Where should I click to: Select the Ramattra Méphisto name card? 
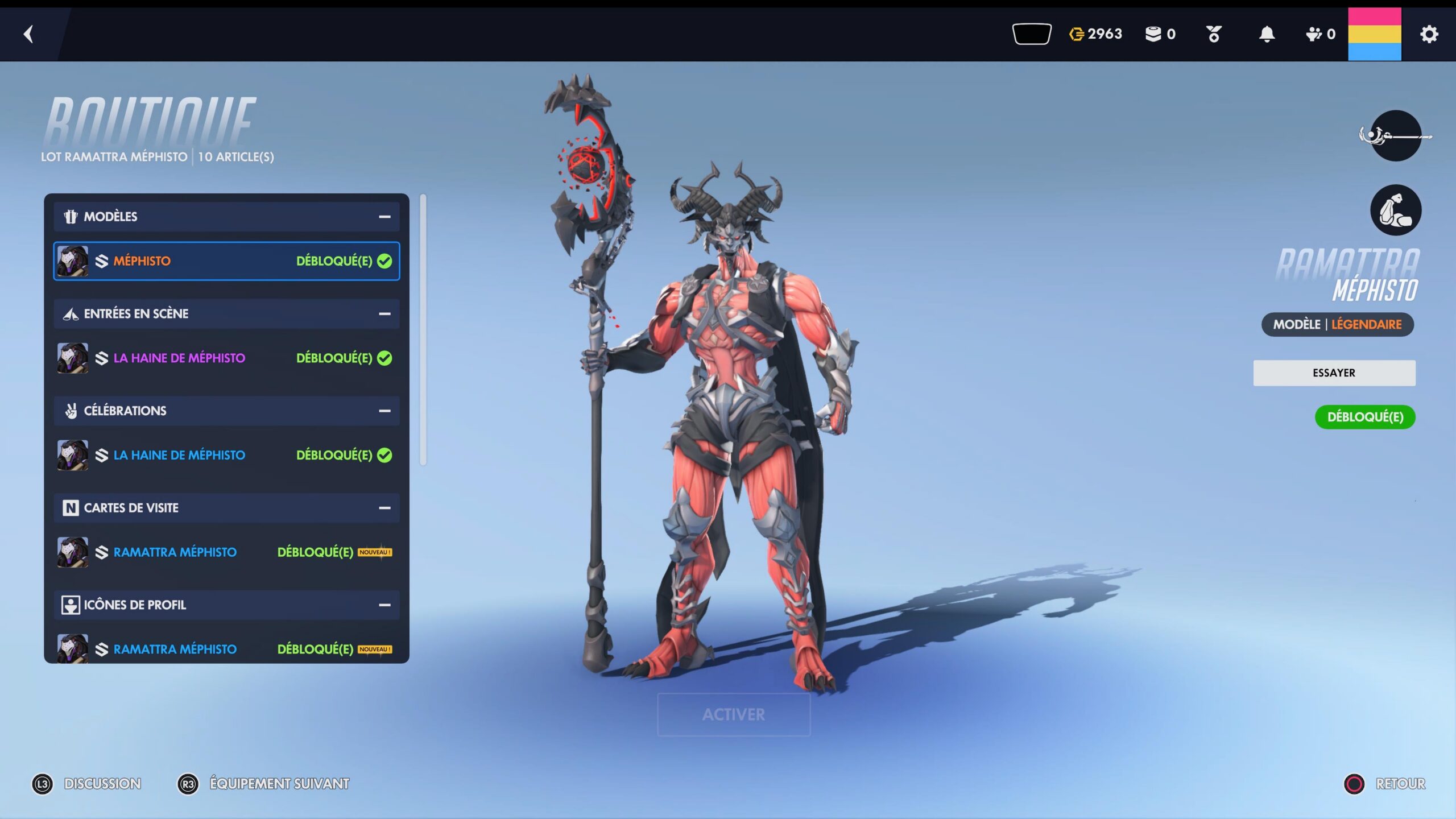click(226, 552)
